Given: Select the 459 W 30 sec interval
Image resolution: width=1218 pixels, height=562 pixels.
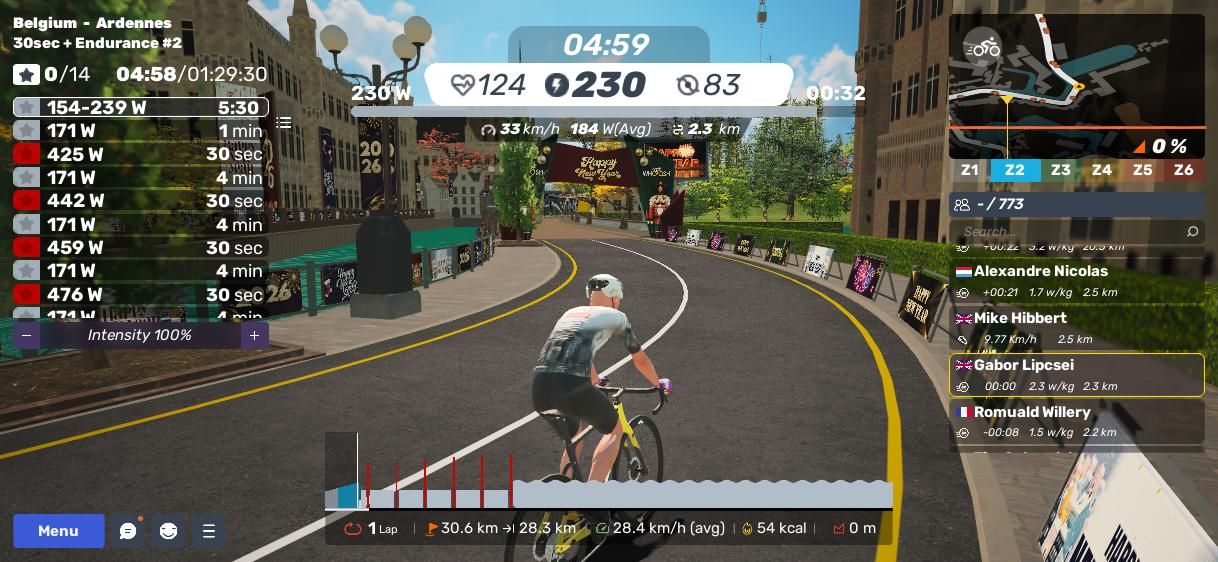Looking at the screenshot, I should click(140, 248).
